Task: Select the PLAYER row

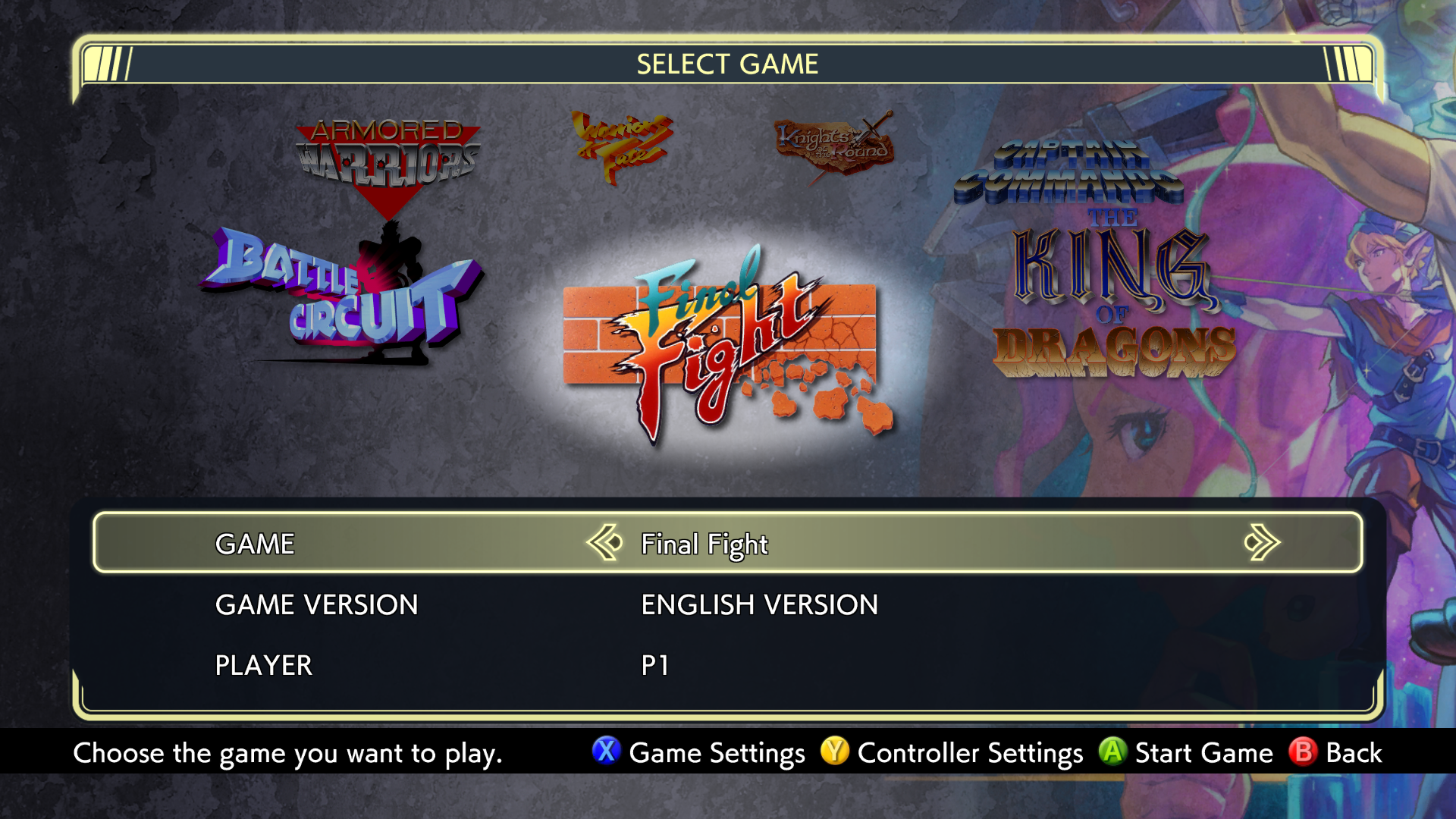Action: (262, 665)
